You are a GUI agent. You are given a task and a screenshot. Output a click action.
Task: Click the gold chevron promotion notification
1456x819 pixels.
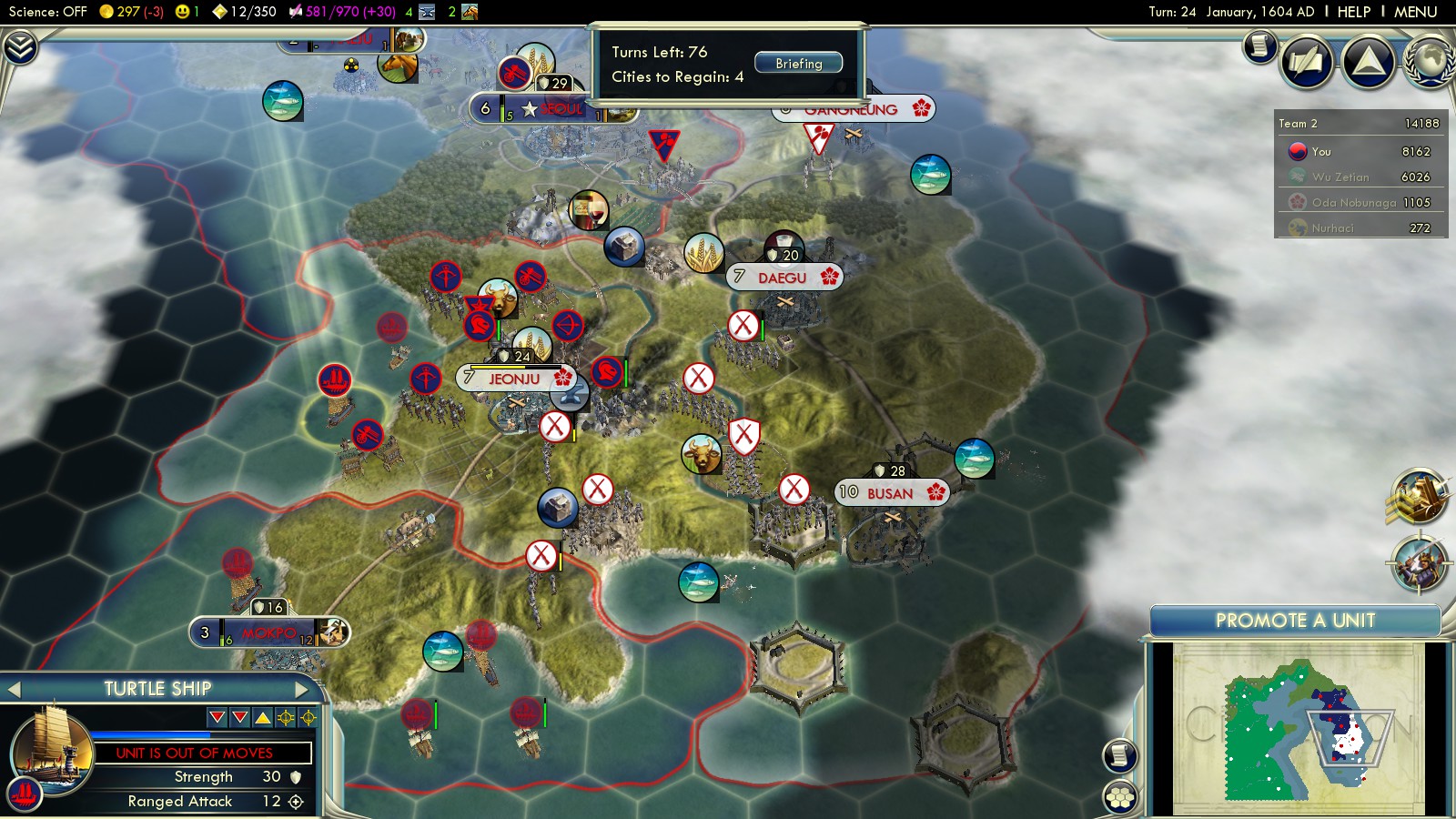pos(1418,497)
